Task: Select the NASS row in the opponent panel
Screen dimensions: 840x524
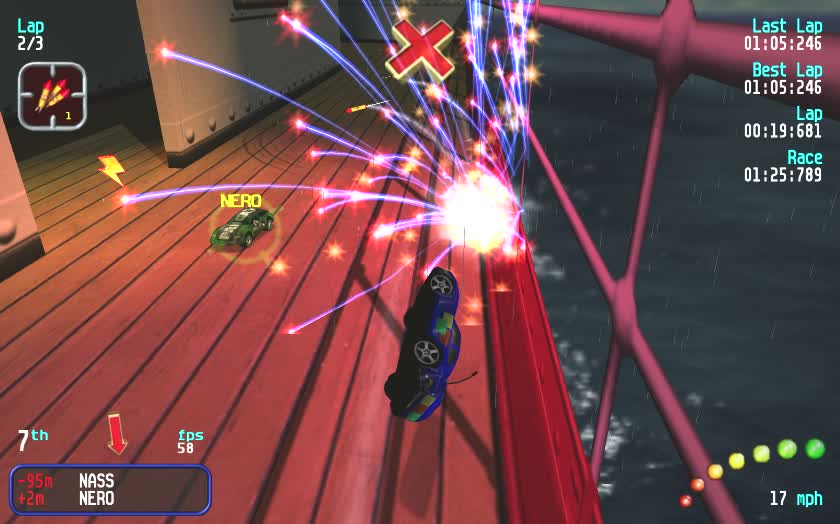Action: point(110,480)
